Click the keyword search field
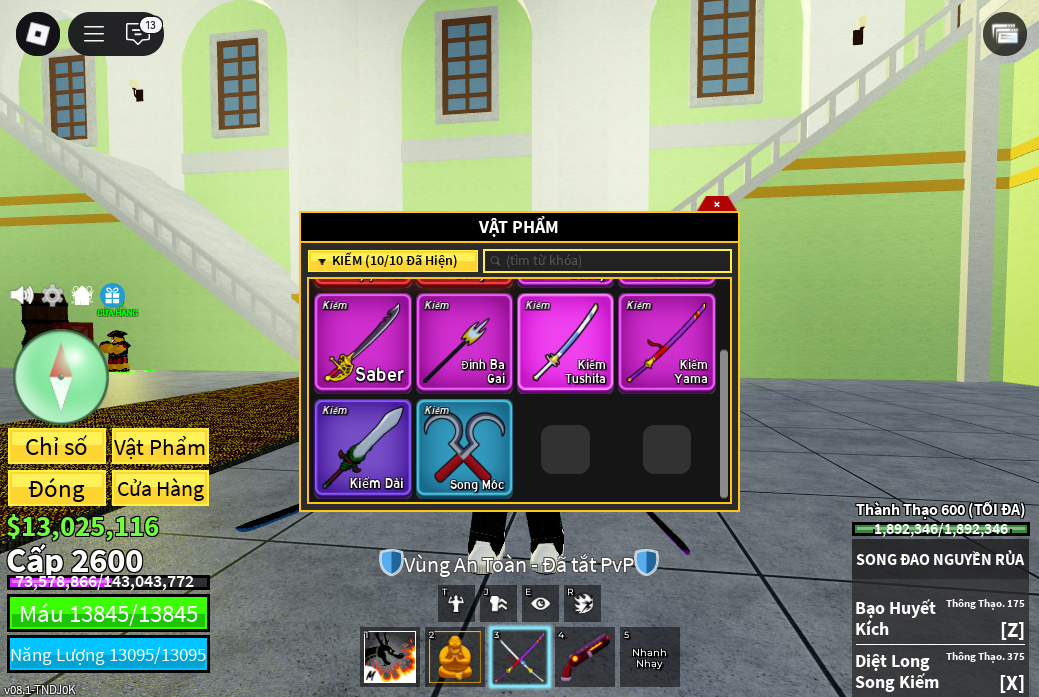 coord(608,261)
